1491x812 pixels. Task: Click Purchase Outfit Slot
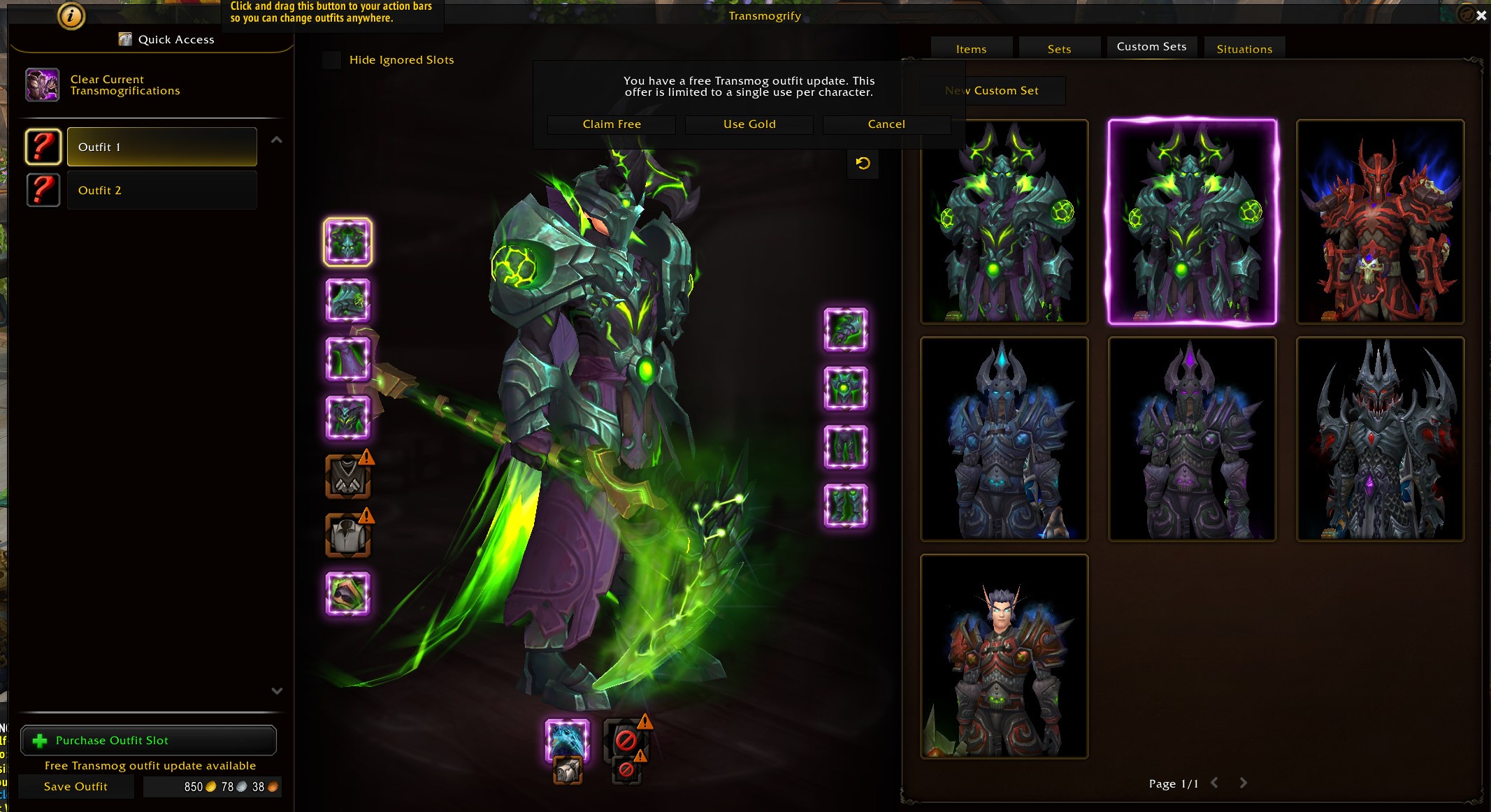(149, 740)
